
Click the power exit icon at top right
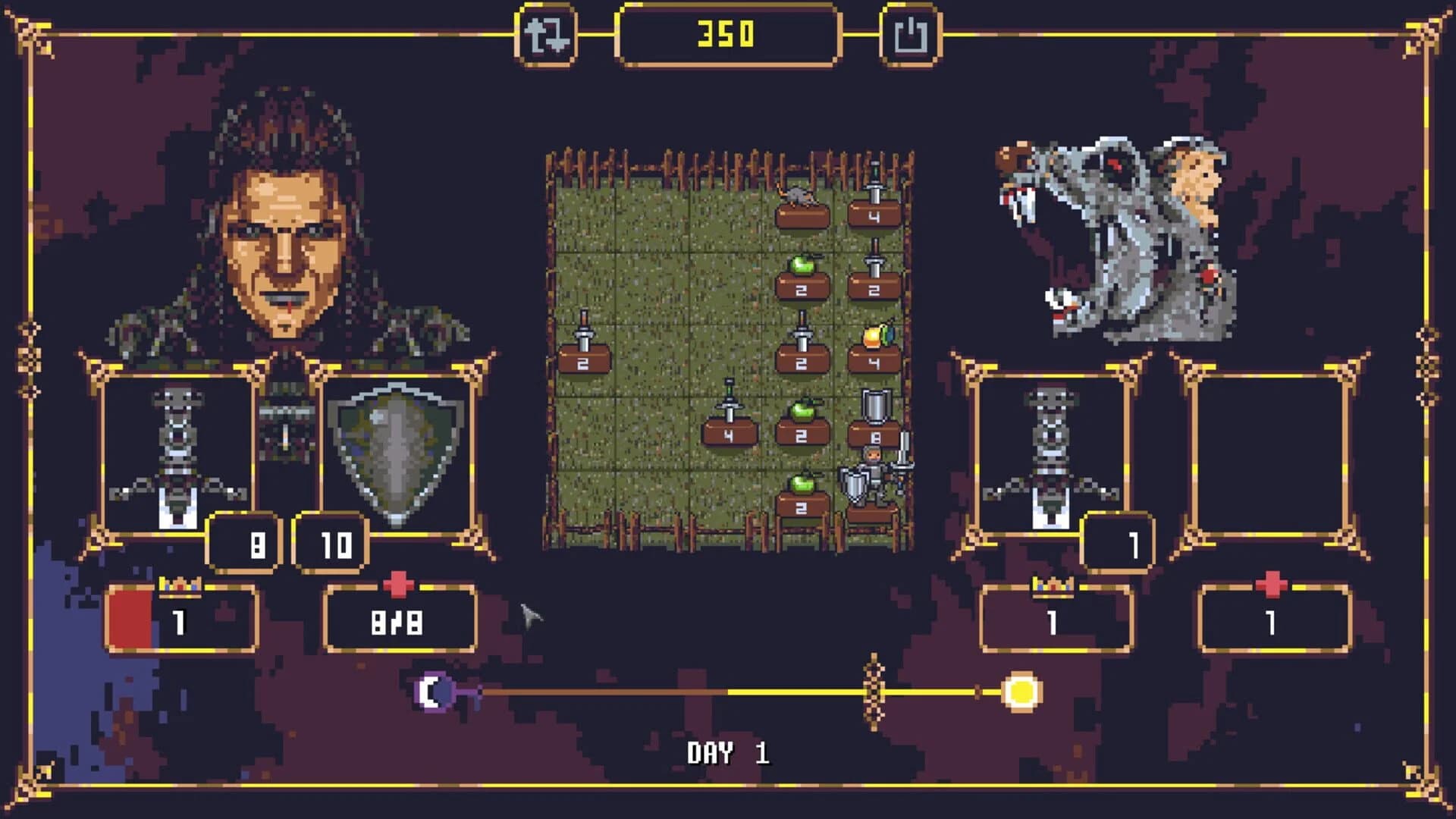tap(912, 34)
